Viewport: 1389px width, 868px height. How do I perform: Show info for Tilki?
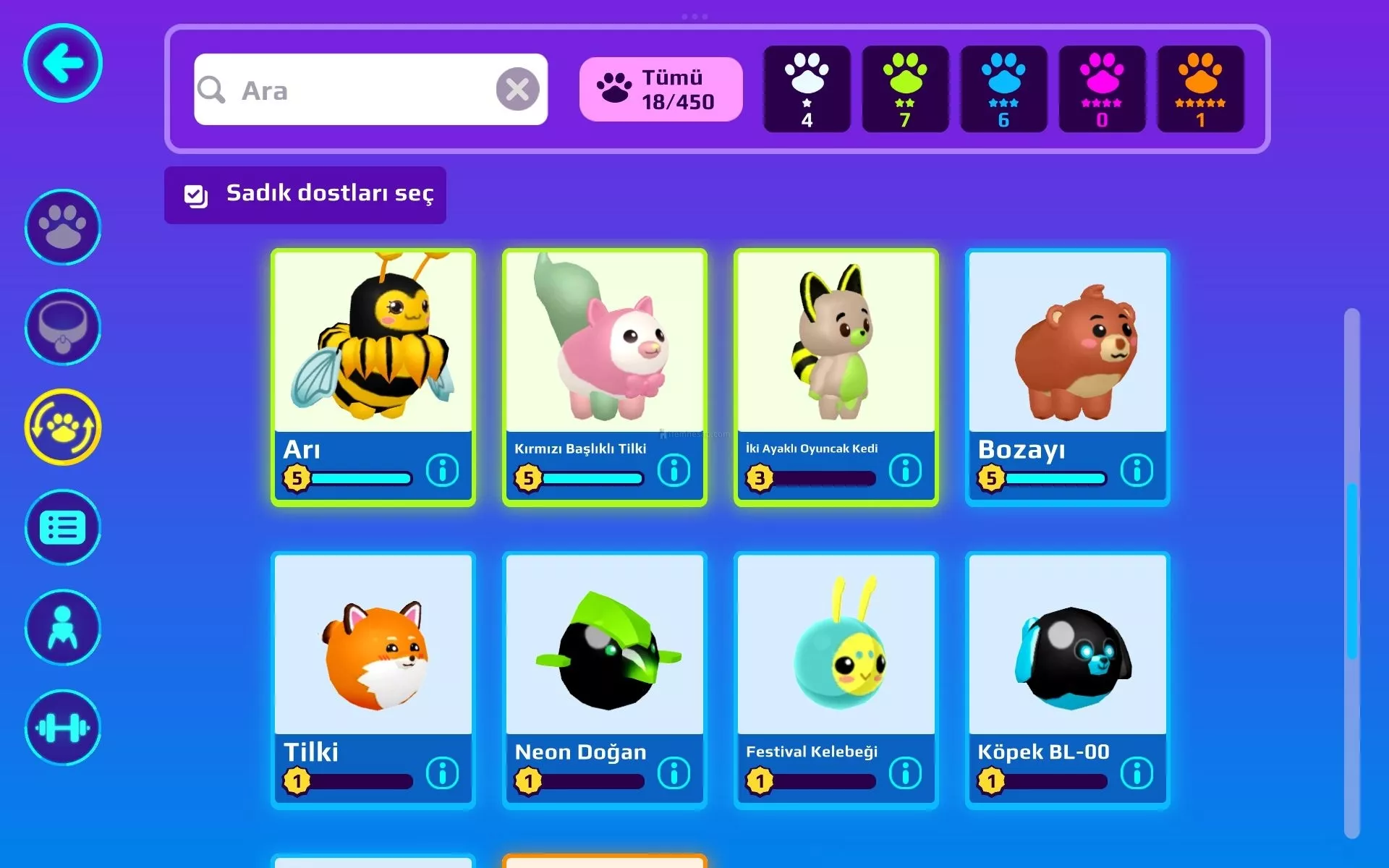(442, 773)
